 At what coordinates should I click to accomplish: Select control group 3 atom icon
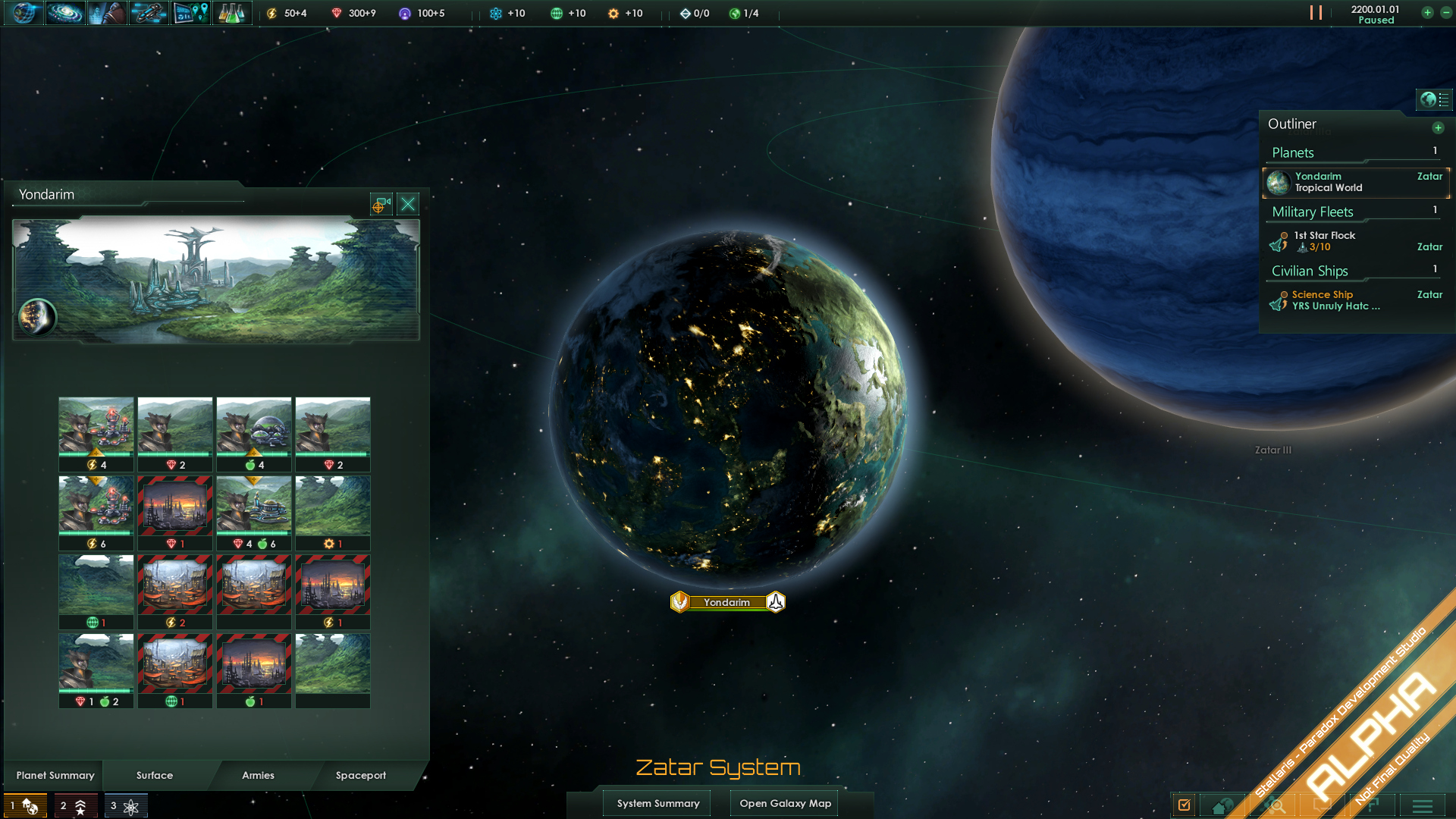[x=125, y=805]
